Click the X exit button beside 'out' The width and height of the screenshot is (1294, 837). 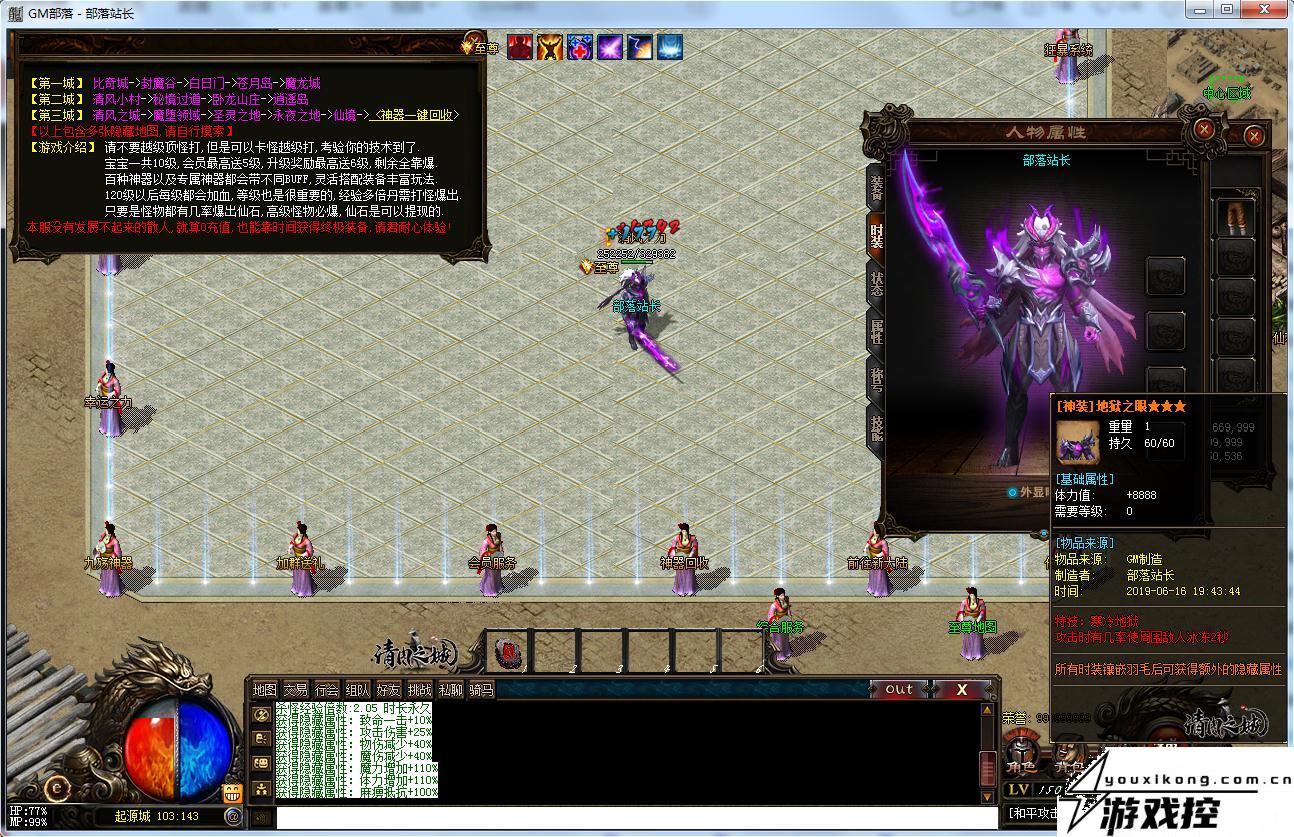961,689
